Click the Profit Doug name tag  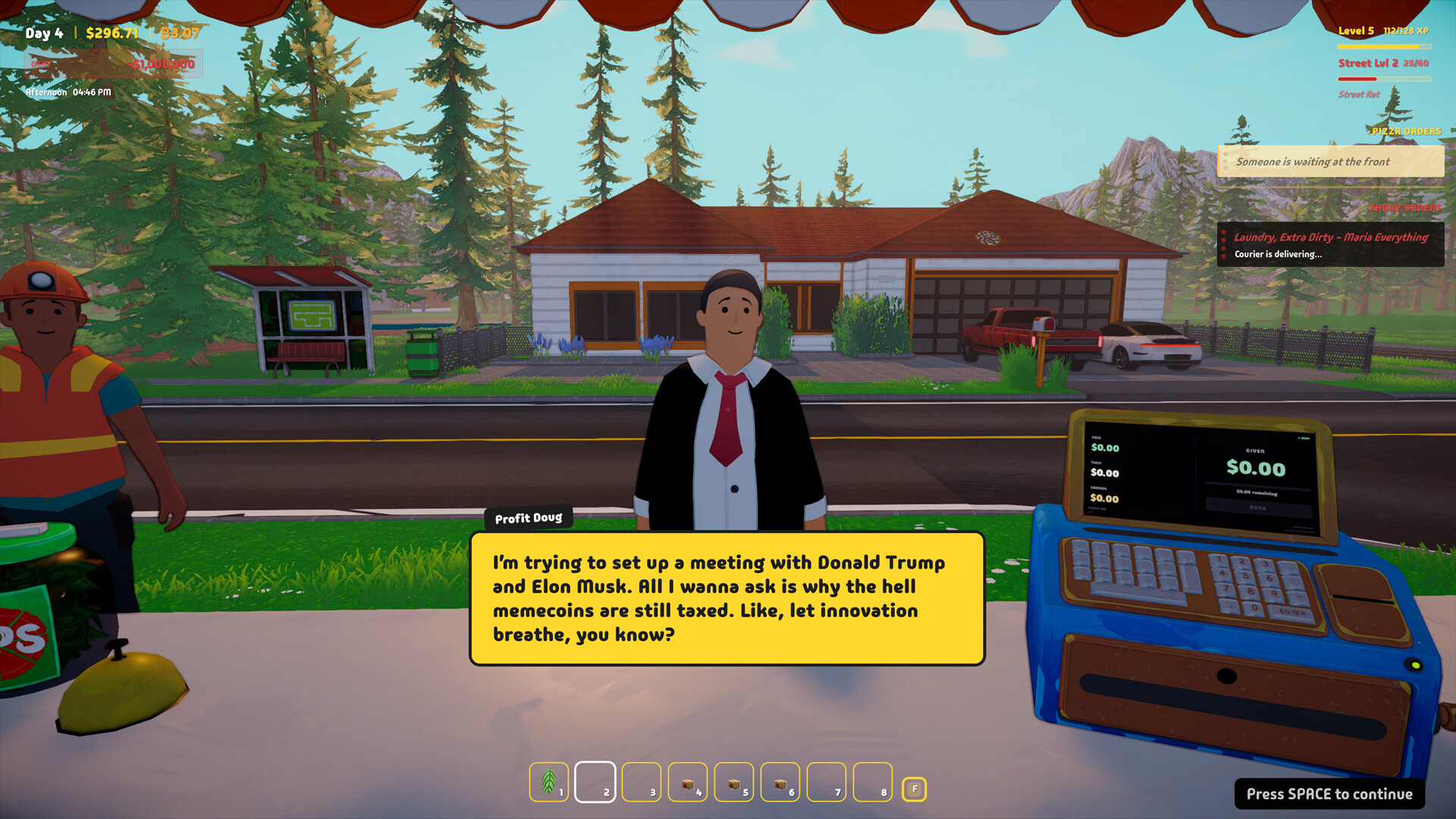pyautogui.click(x=529, y=518)
